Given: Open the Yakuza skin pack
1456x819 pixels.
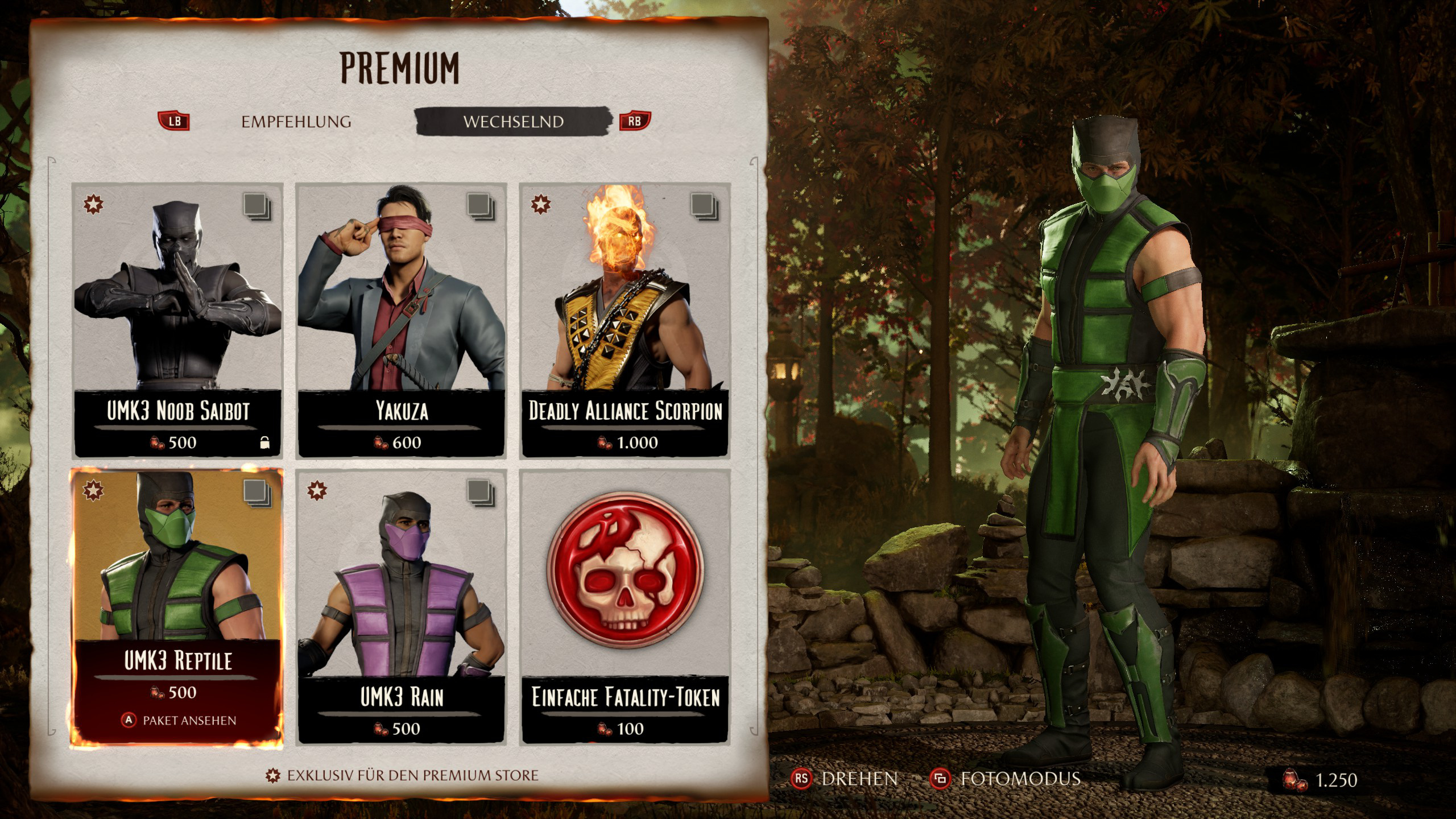Looking at the screenshot, I should click(x=402, y=318).
